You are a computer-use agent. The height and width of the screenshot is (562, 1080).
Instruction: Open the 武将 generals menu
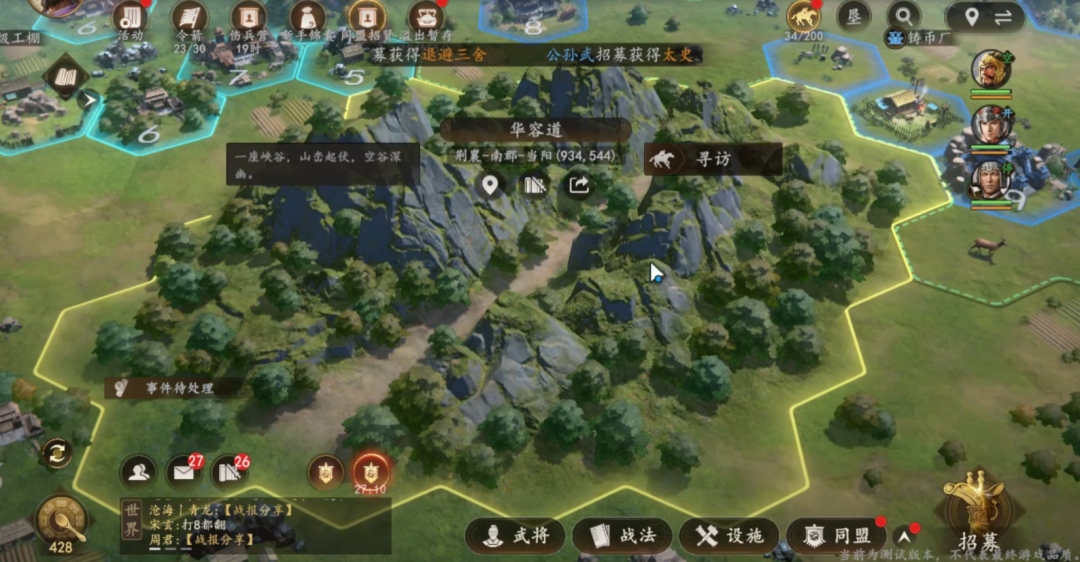coord(516,536)
